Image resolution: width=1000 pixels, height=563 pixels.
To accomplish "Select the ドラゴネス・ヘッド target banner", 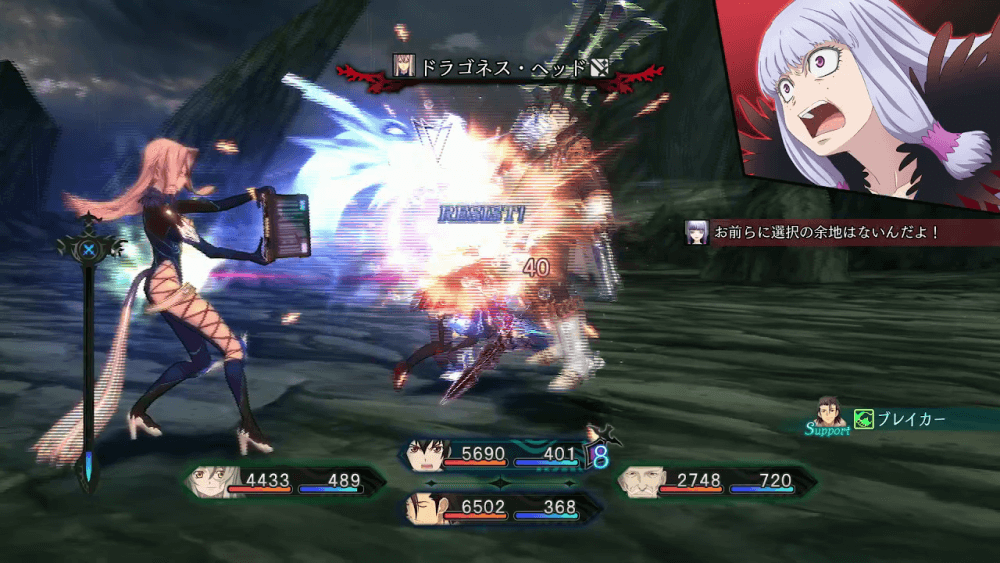I will (x=500, y=69).
